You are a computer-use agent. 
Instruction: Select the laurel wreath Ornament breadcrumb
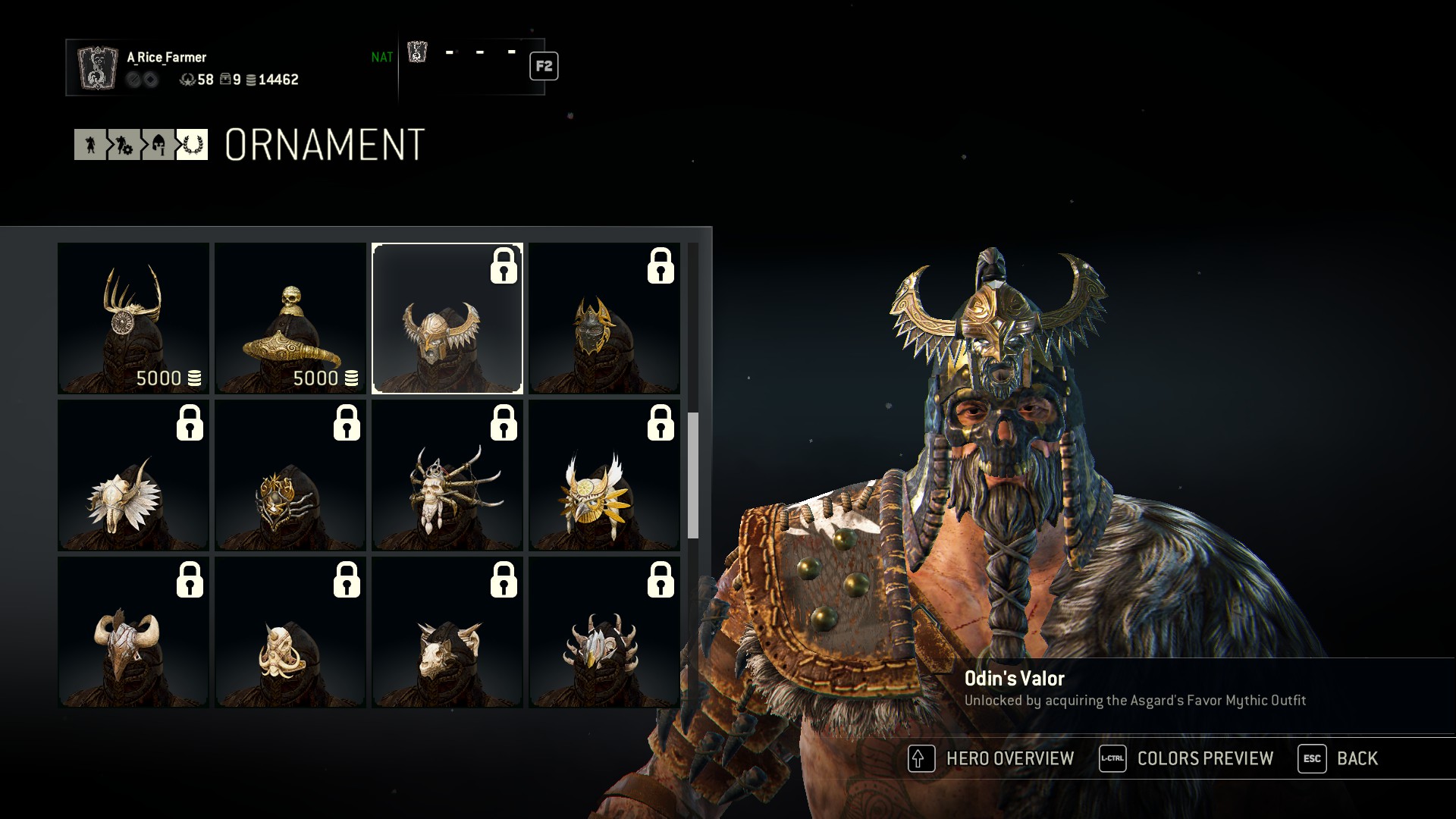click(x=192, y=145)
